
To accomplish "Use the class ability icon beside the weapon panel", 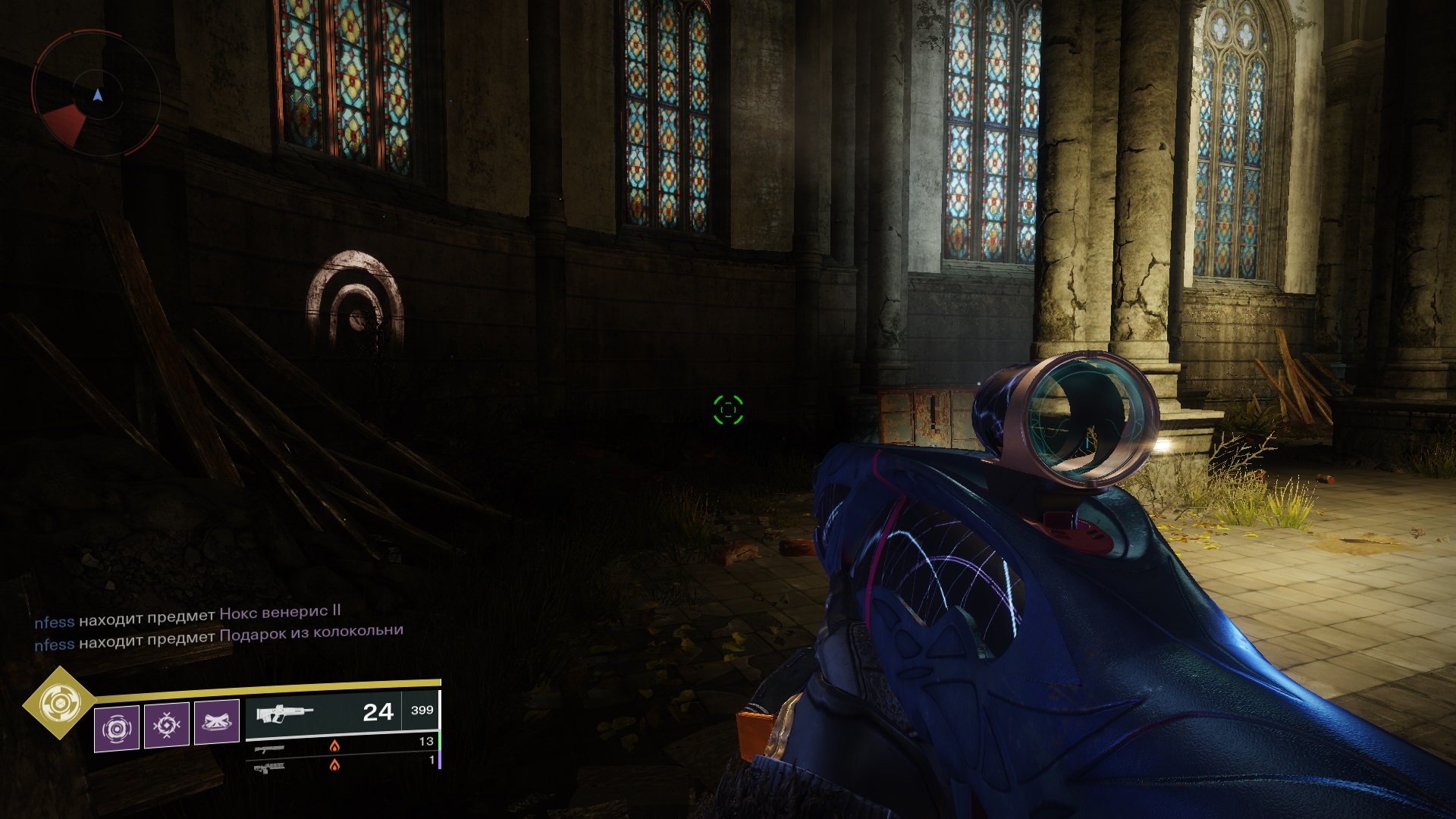I will [216, 722].
